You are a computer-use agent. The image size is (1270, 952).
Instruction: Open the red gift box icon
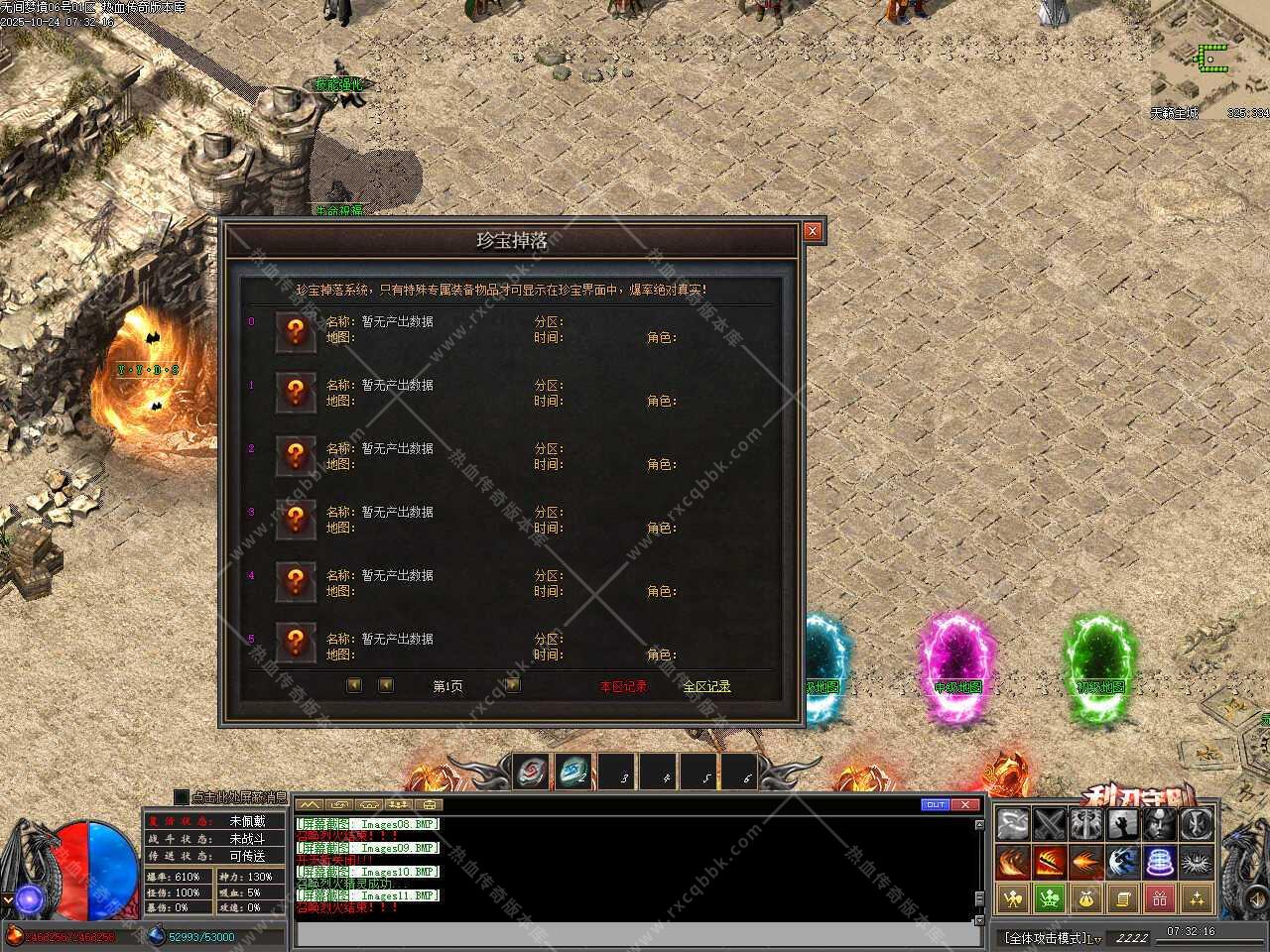1159,898
